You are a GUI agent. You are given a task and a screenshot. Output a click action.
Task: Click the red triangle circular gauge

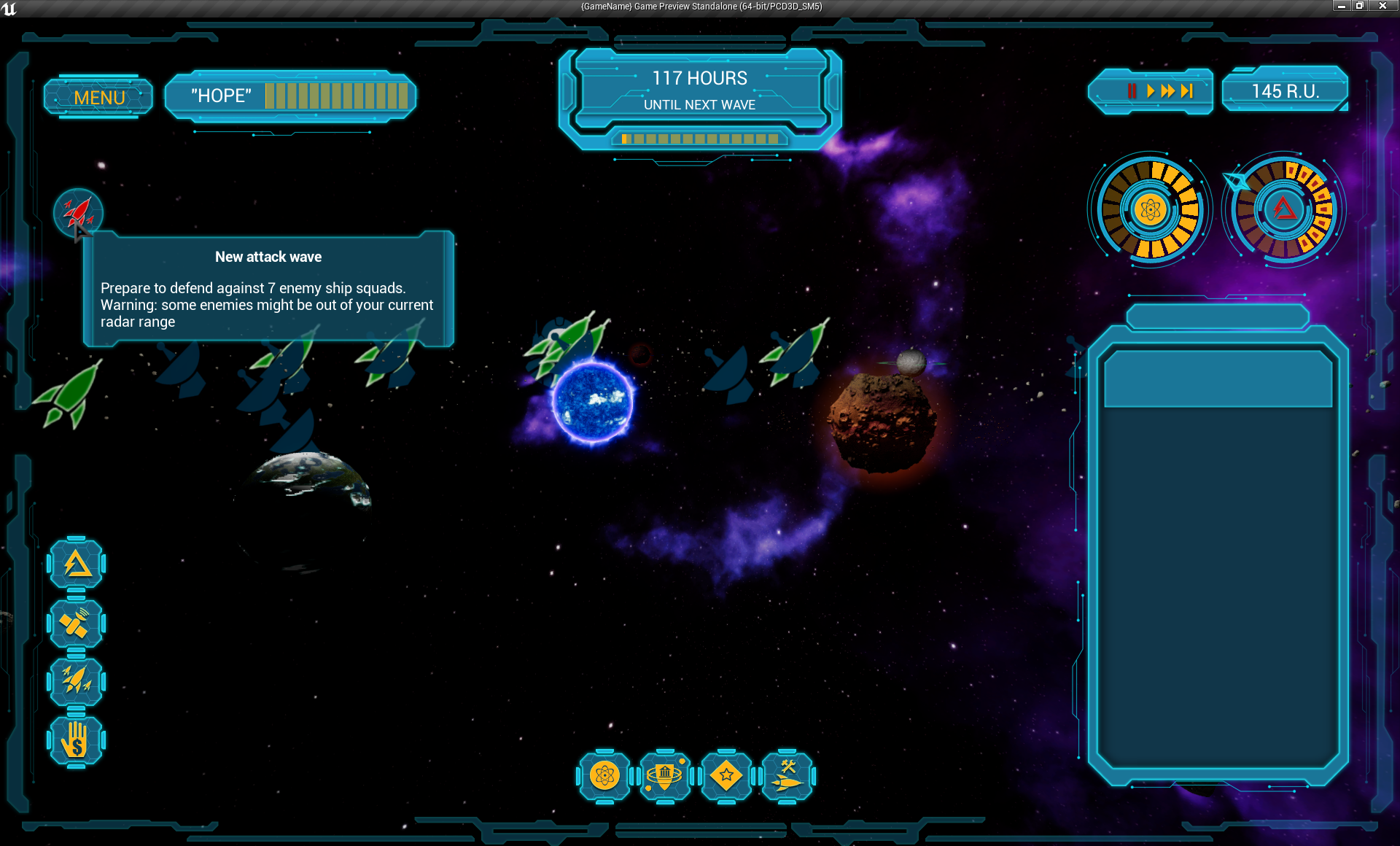[1284, 210]
